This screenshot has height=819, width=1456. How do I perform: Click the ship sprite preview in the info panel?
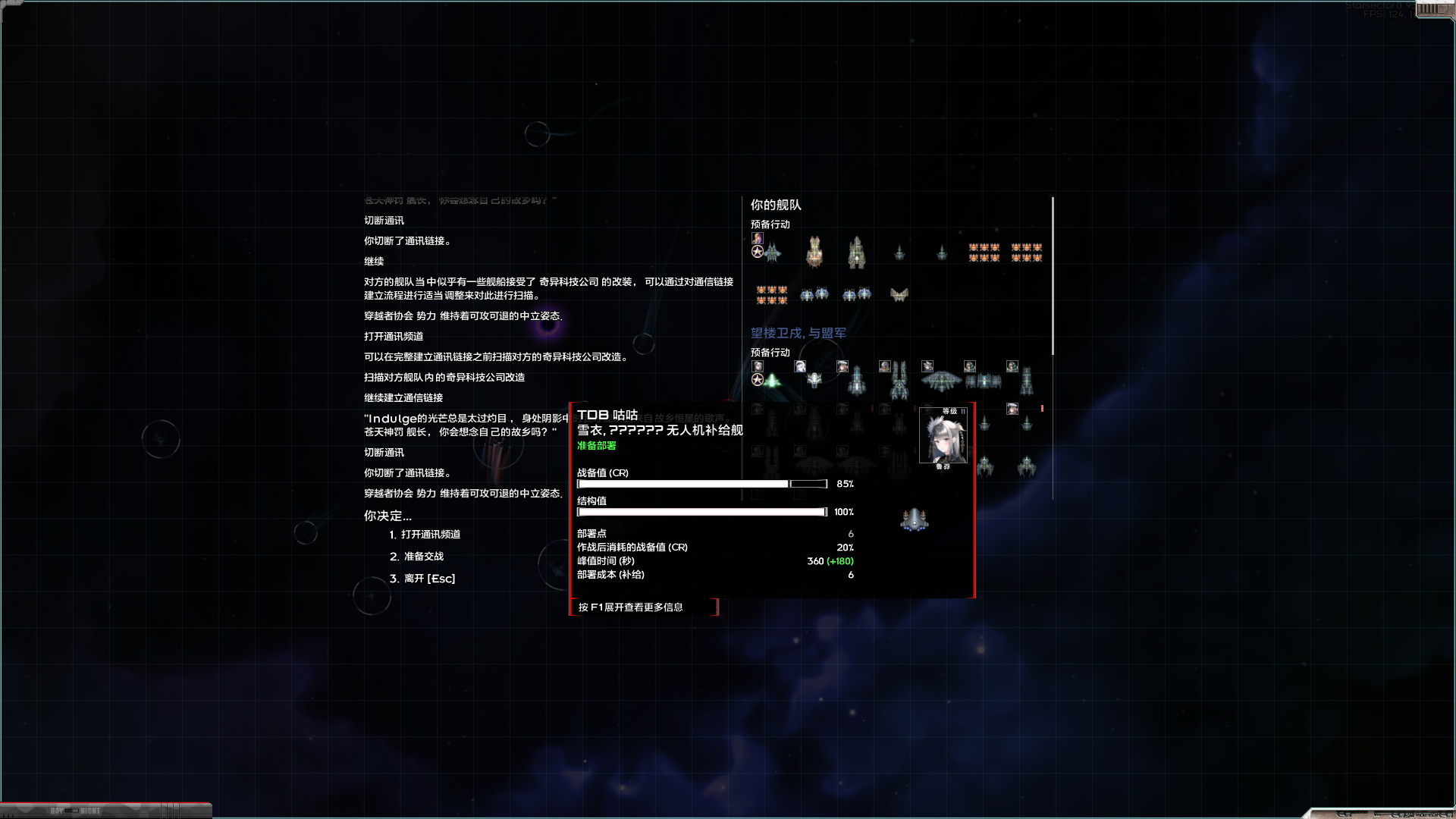pos(914,519)
